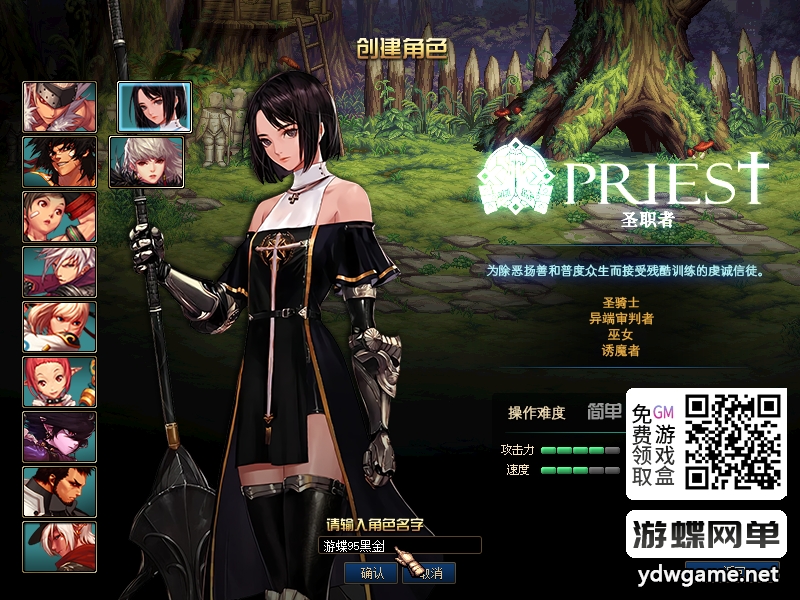The width and height of the screenshot is (800, 600).
Task: Pick the blonde girl portrait
Action: [60, 327]
